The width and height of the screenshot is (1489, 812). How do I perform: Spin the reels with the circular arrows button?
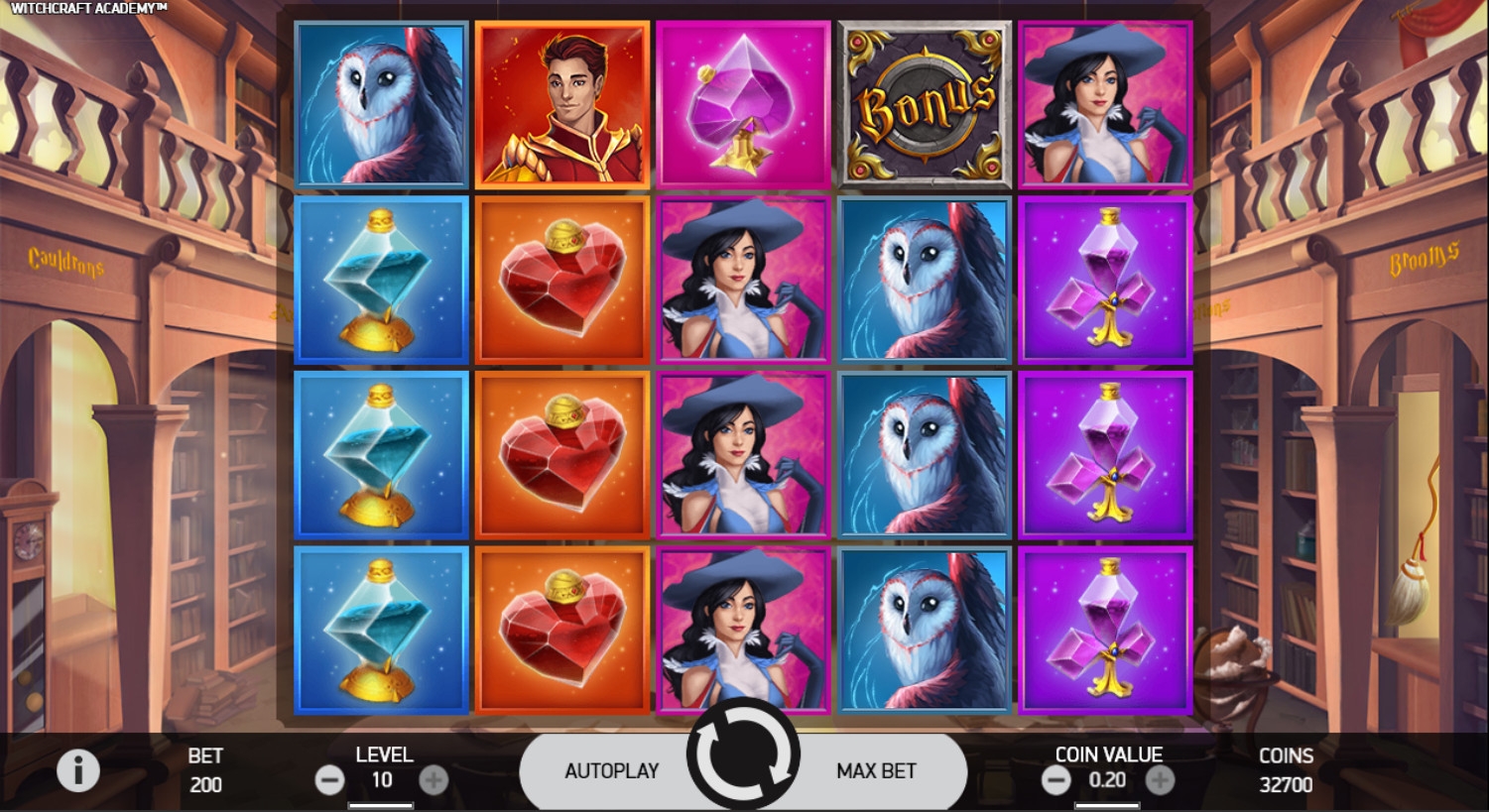click(743, 756)
